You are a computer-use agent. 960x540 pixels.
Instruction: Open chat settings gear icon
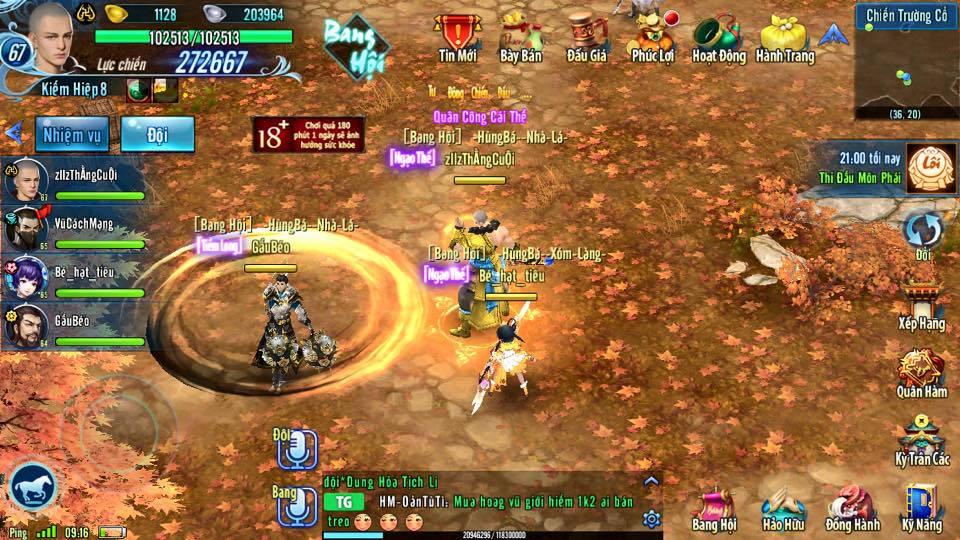pos(651,519)
